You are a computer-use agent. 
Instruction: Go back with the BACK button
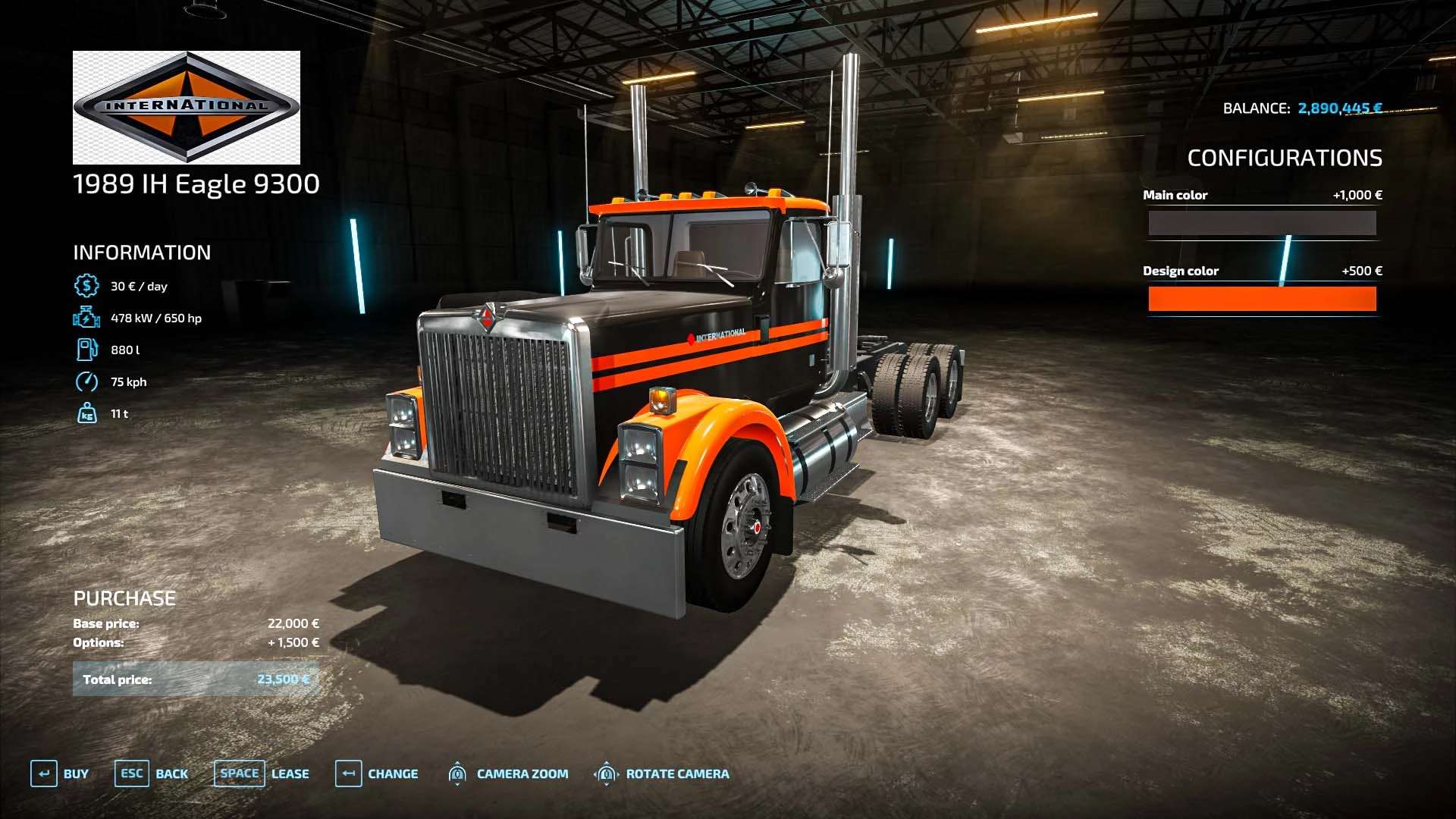pos(152,773)
